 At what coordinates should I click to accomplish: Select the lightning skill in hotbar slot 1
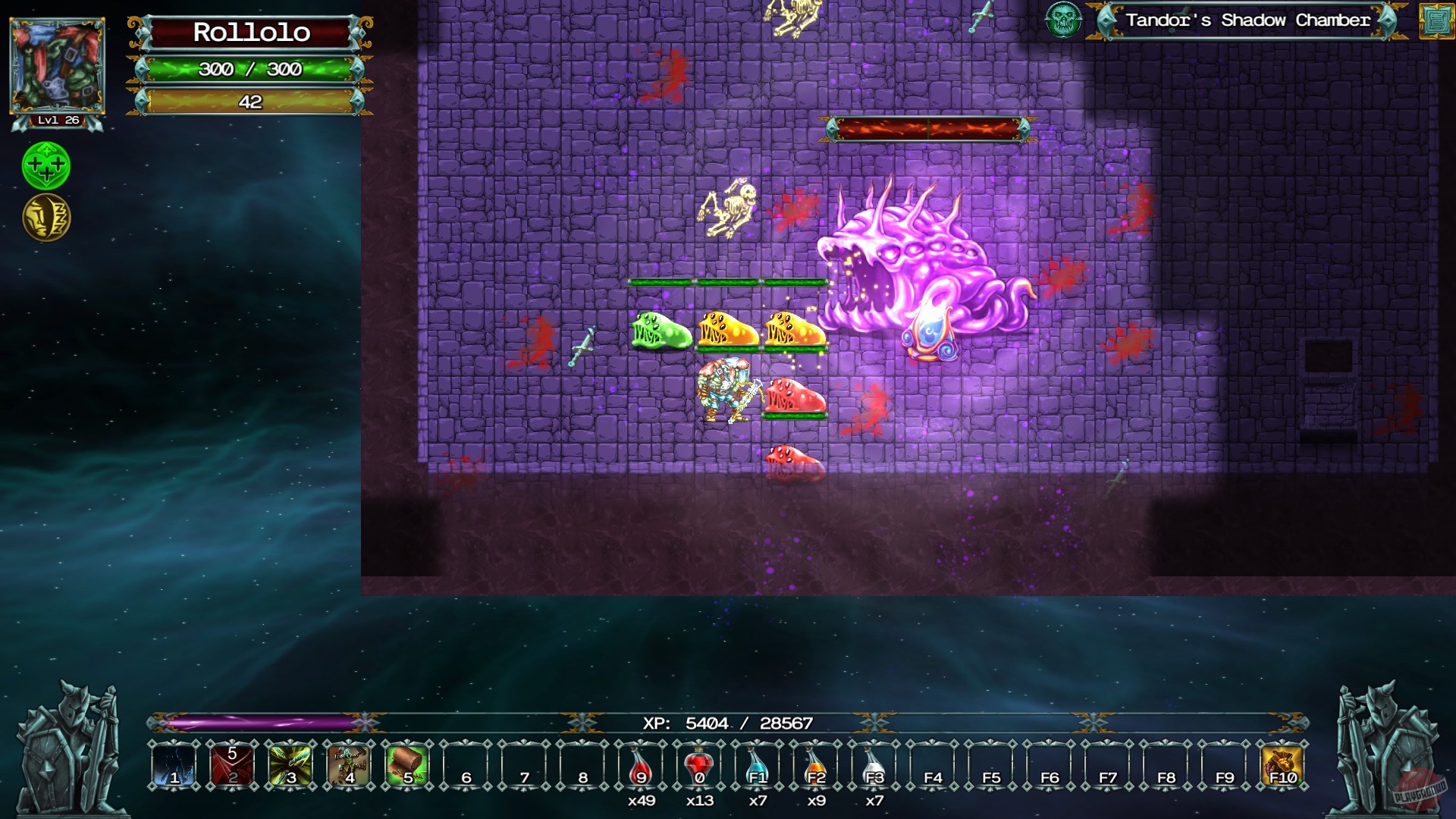(x=174, y=768)
